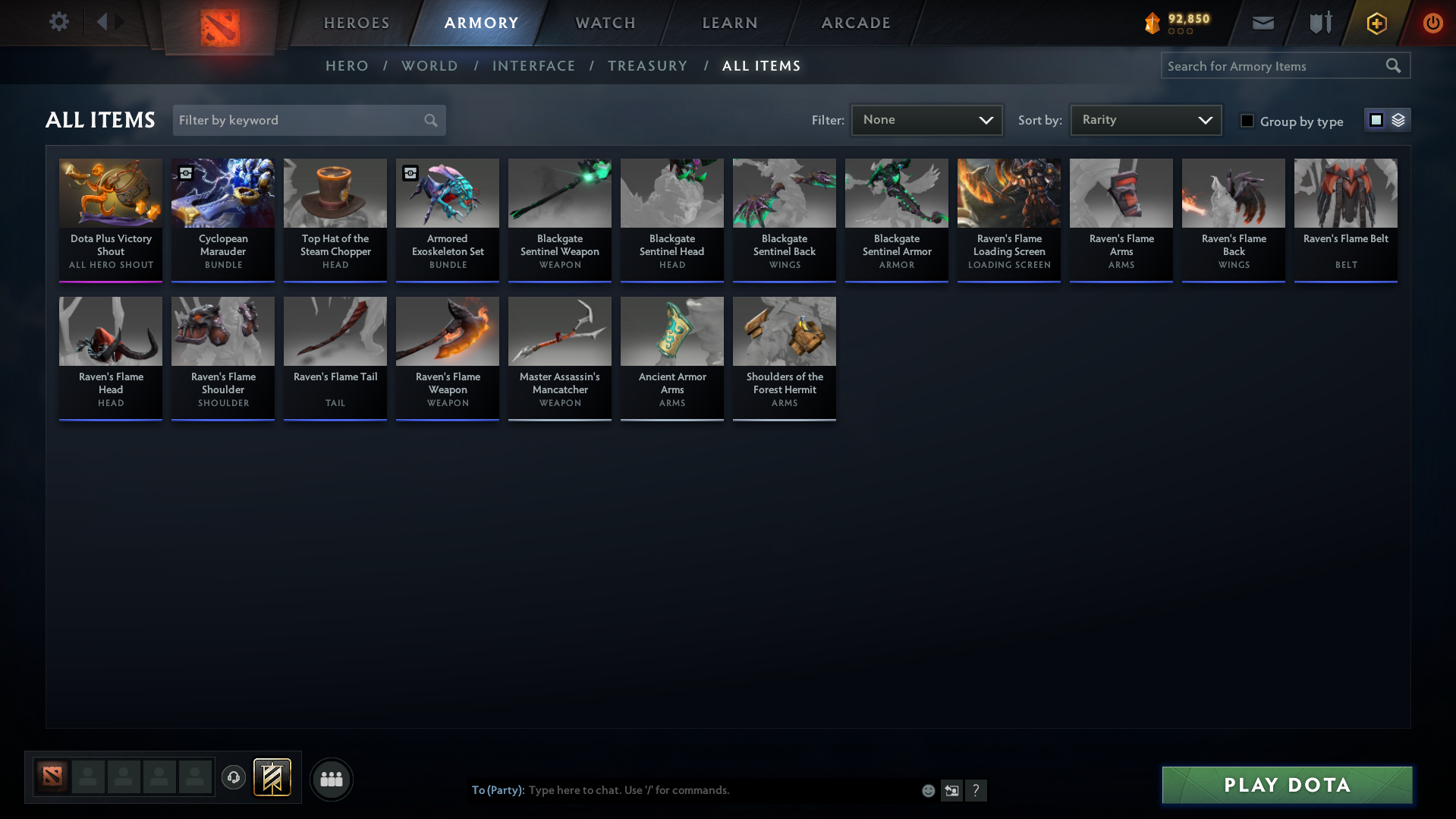1456x819 pixels.
Task: Open the emoticon picker in chat
Action: [927, 790]
